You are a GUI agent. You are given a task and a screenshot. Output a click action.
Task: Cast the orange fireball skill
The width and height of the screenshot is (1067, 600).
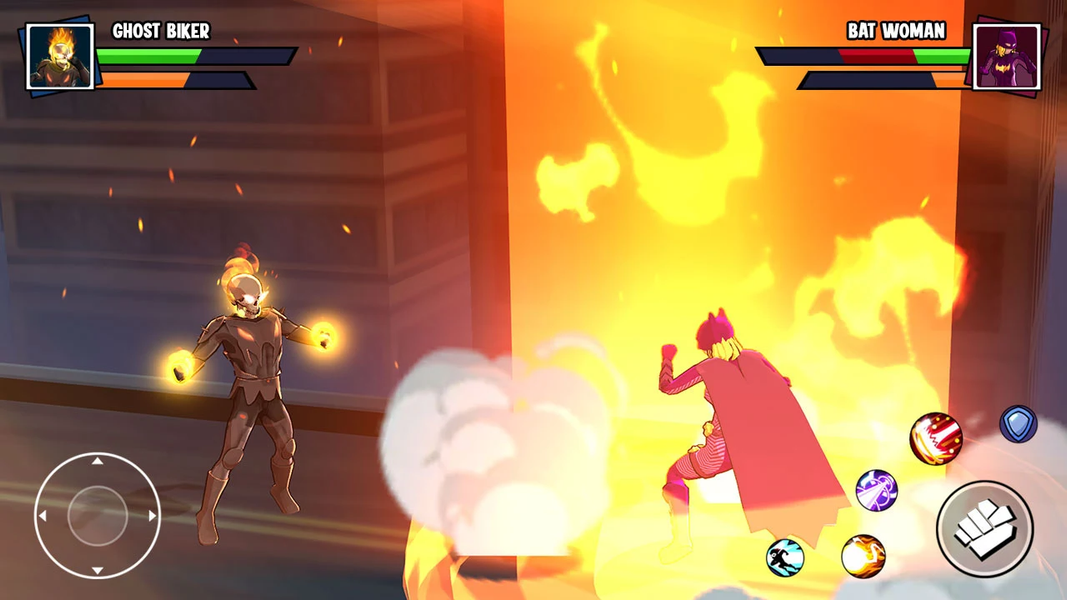(x=863, y=556)
